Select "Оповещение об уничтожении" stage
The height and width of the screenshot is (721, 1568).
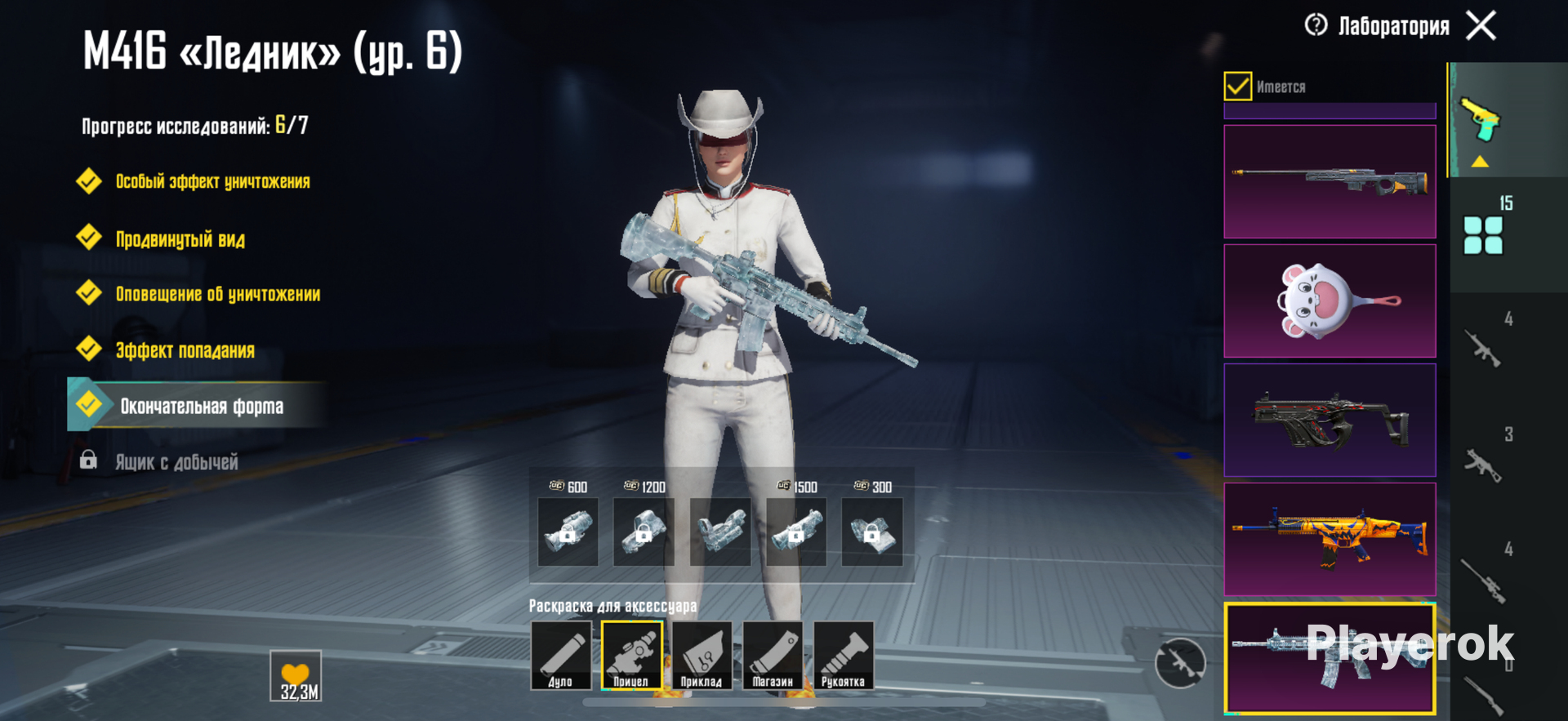click(x=217, y=294)
